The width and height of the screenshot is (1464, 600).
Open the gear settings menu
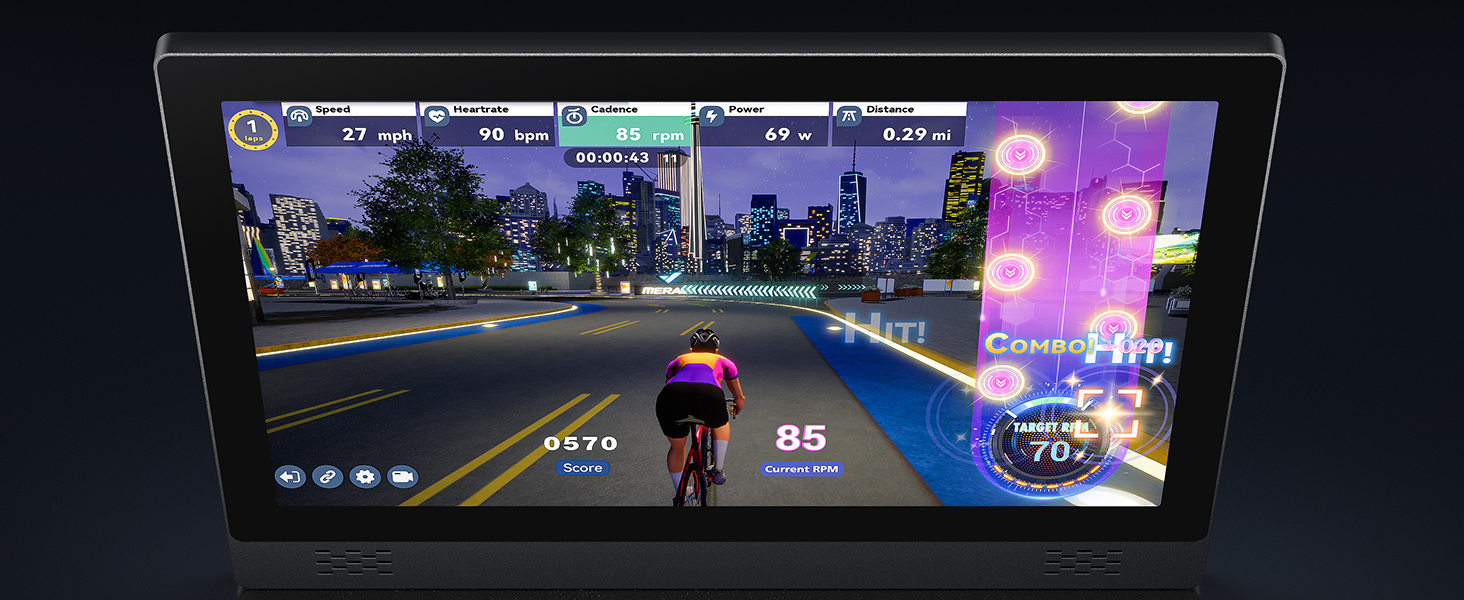[365, 477]
